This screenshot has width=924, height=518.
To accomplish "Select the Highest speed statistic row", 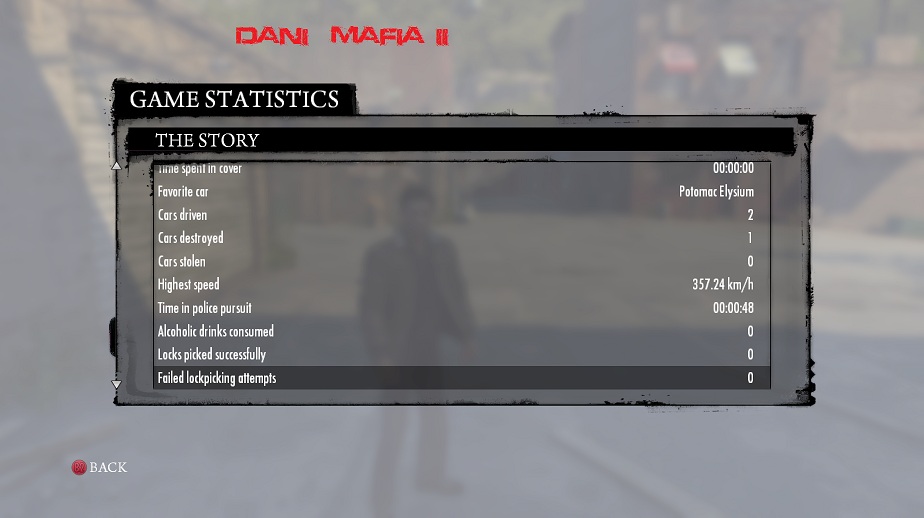I will (461, 285).
